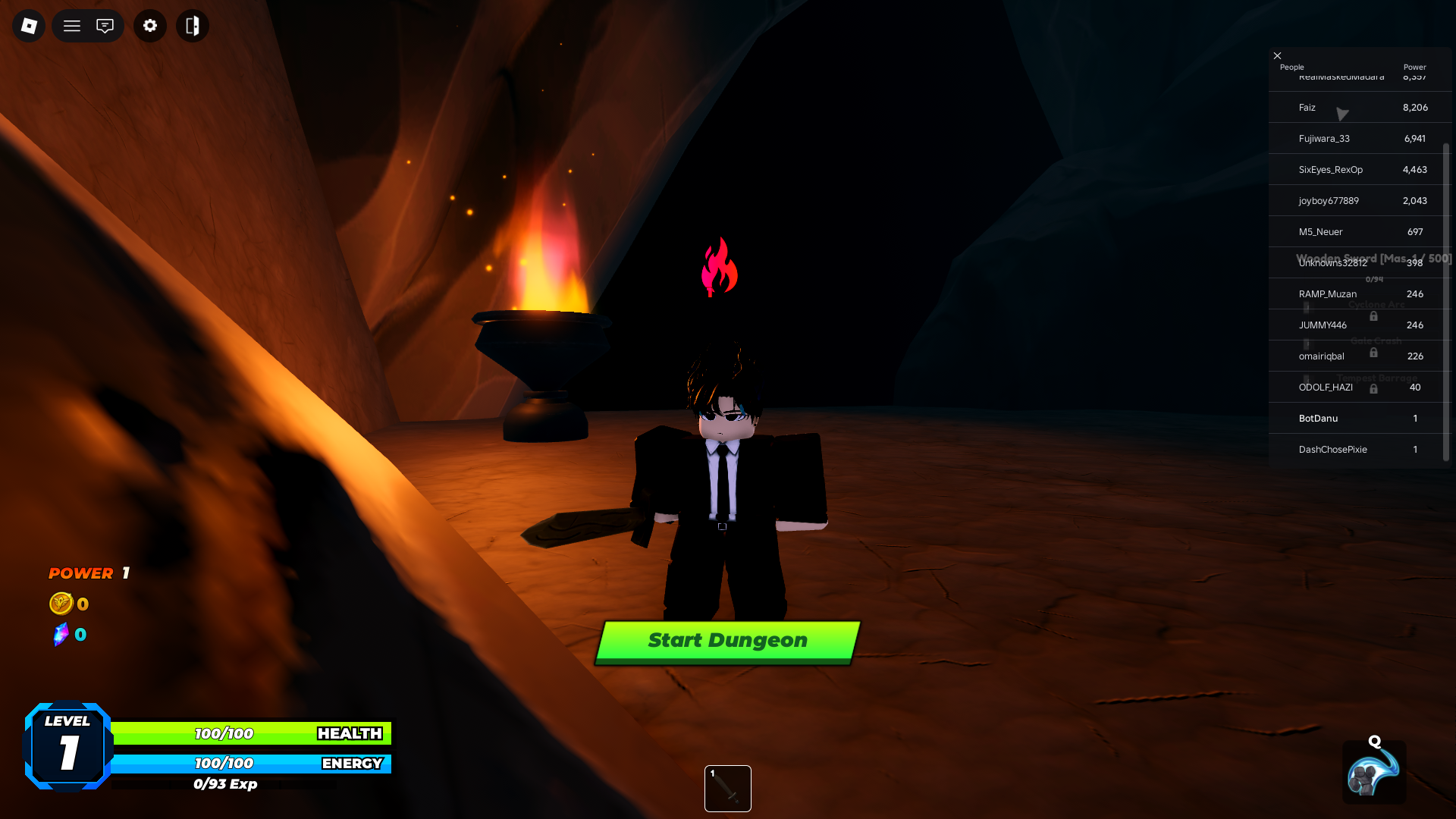The width and height of the screenshot is (1456, 819).
Task: Click the leave game door icon
Action: 192,25
